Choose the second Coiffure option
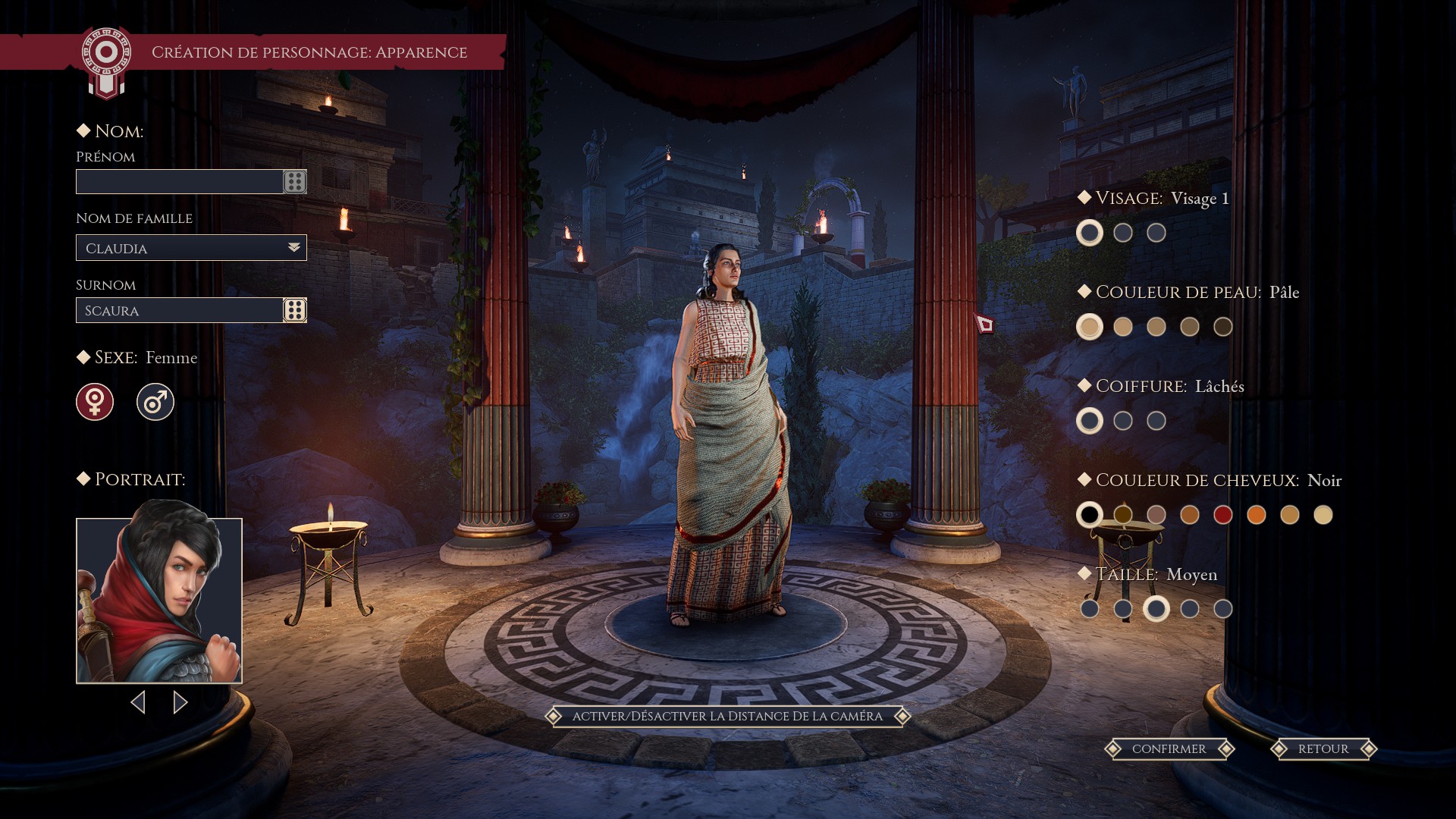 [1123, 421]
